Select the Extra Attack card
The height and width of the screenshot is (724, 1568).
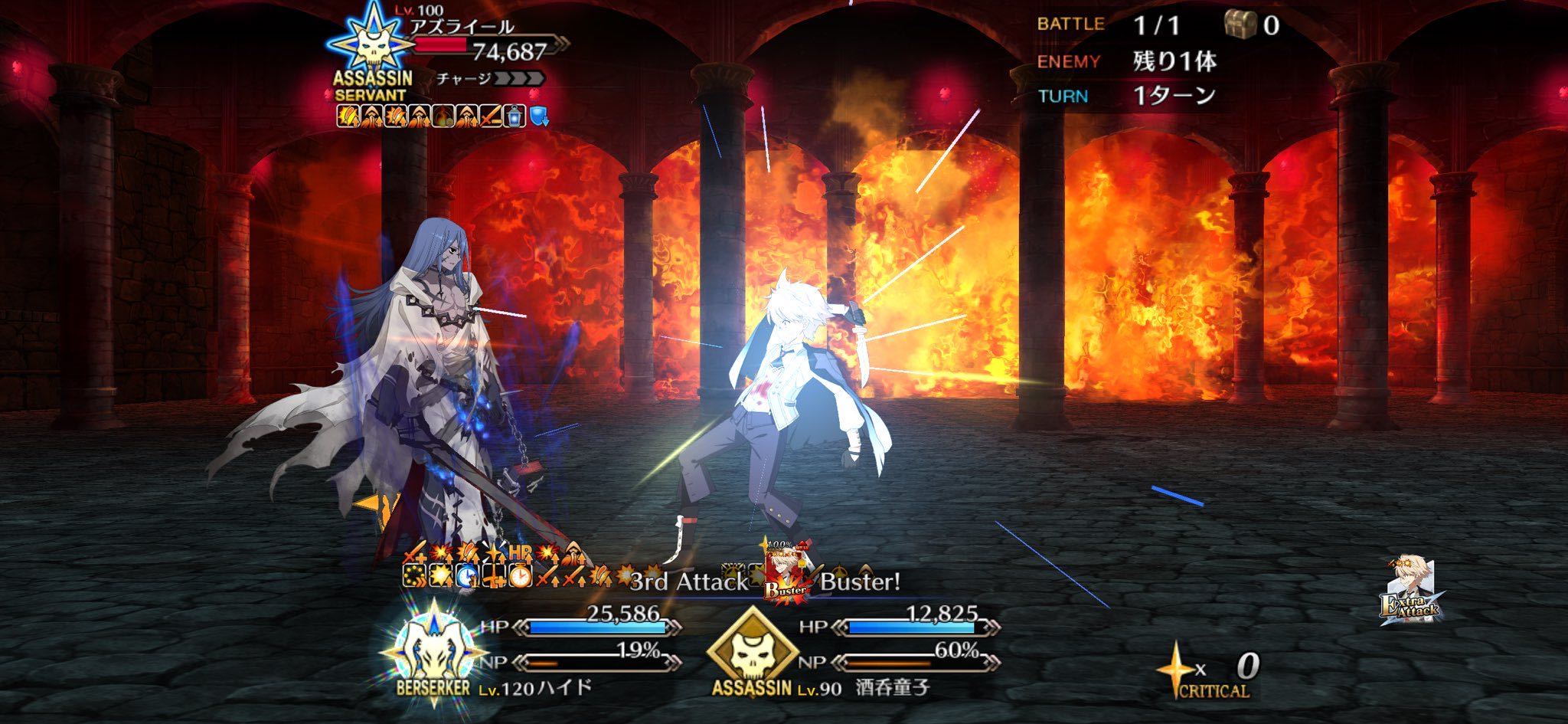coord(1410,591)
